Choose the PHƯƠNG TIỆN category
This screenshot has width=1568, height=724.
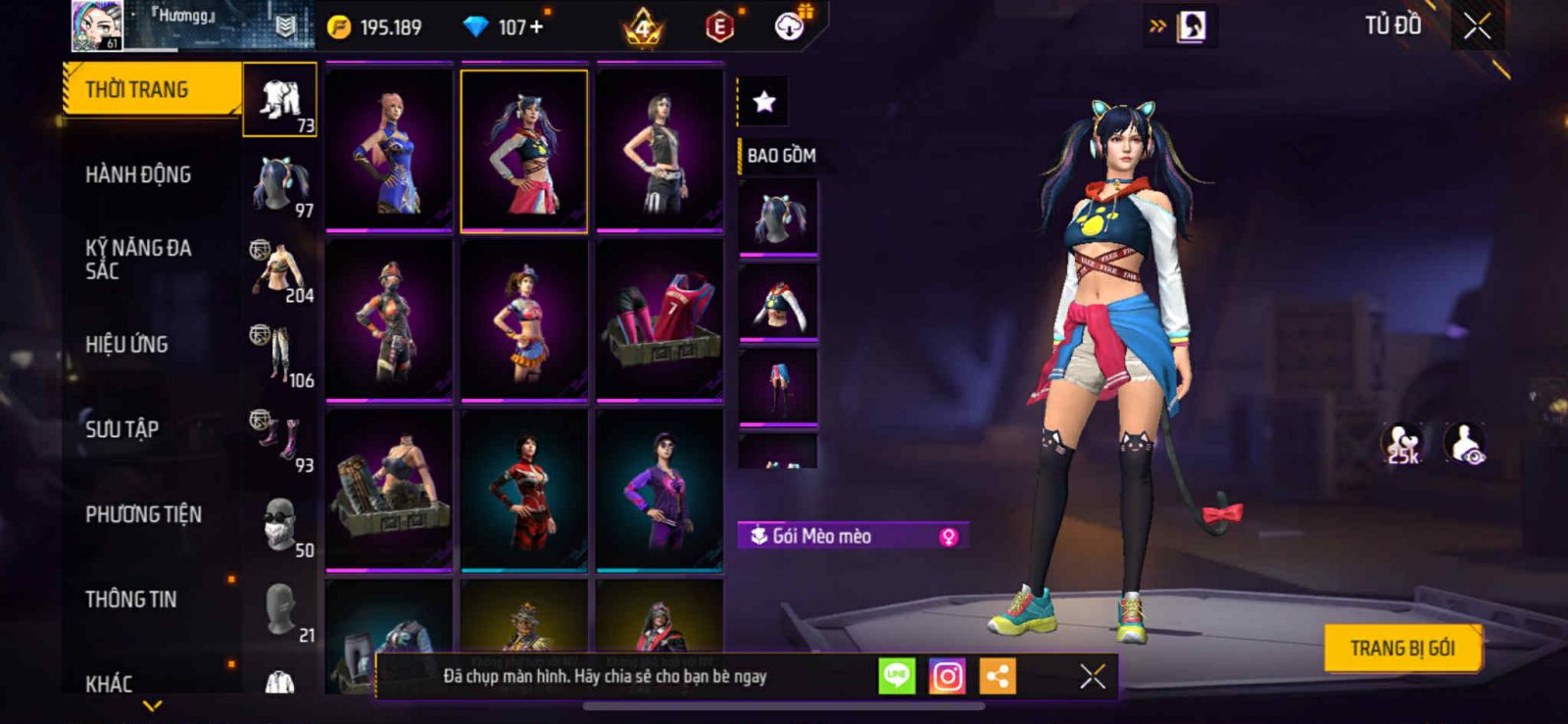pyautogui.click(x=143, y=514)
